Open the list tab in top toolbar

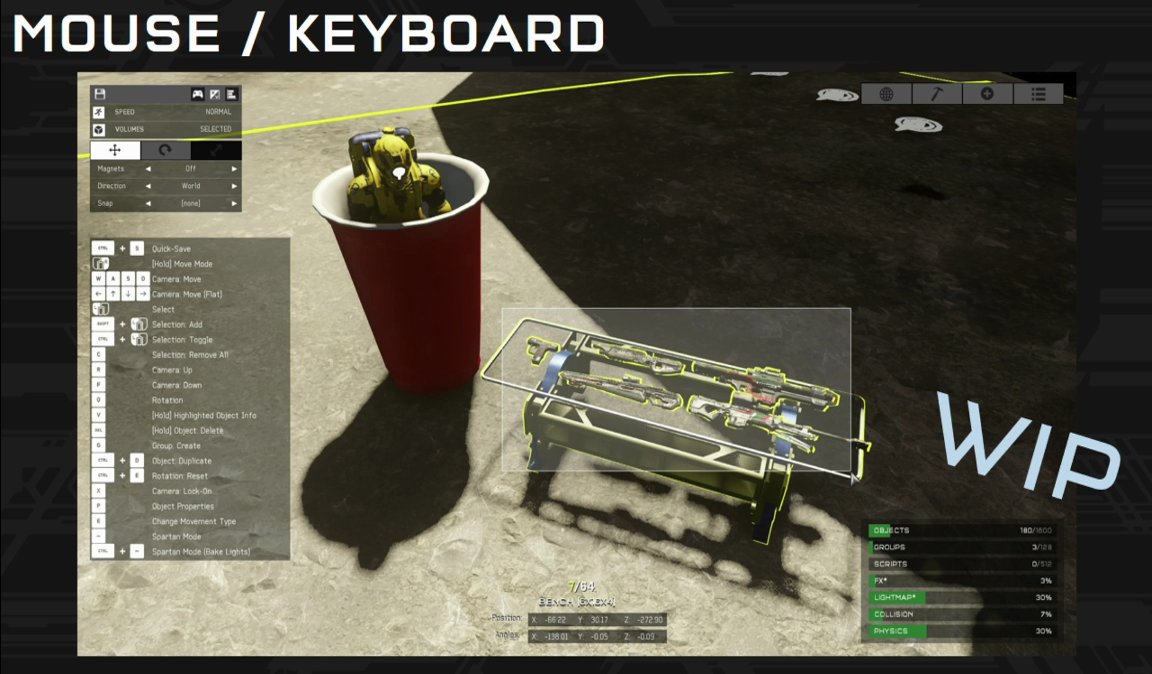click(1038, 94)
